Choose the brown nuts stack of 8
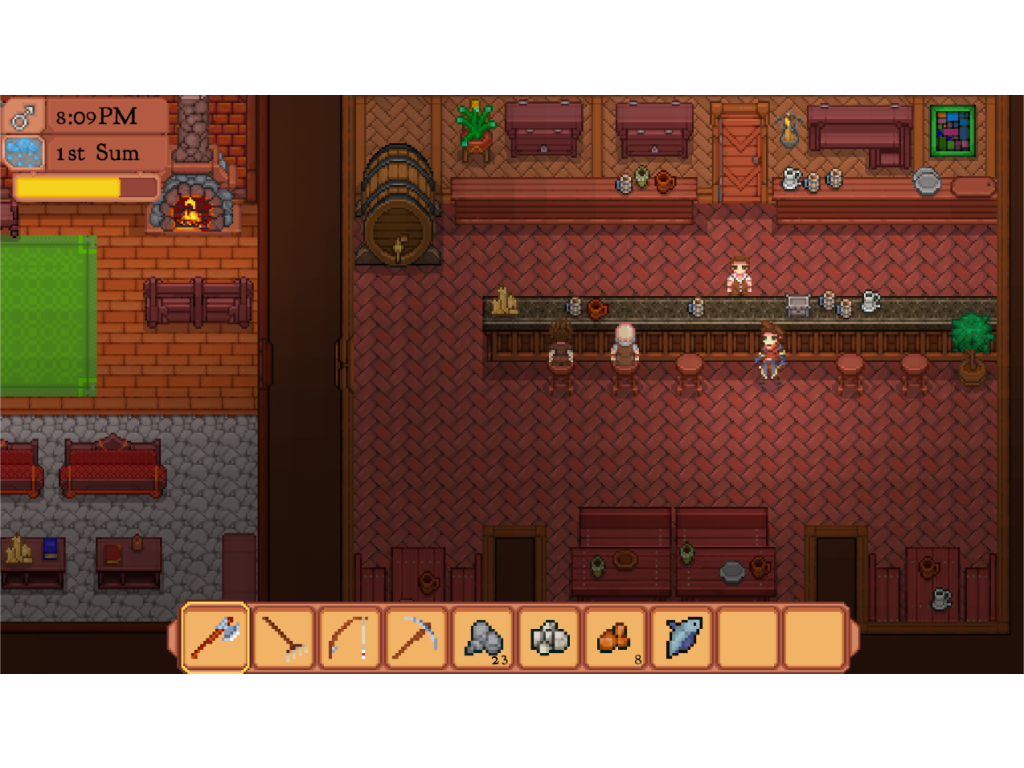Viewport: 1024px width, 768px height. pos(615,637)
